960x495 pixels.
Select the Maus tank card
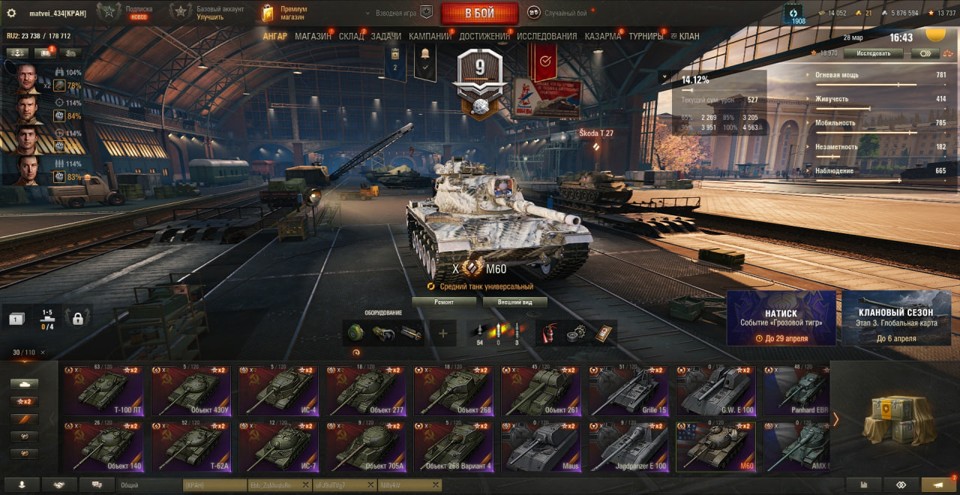pyautogui.click(x=540, y=447)
